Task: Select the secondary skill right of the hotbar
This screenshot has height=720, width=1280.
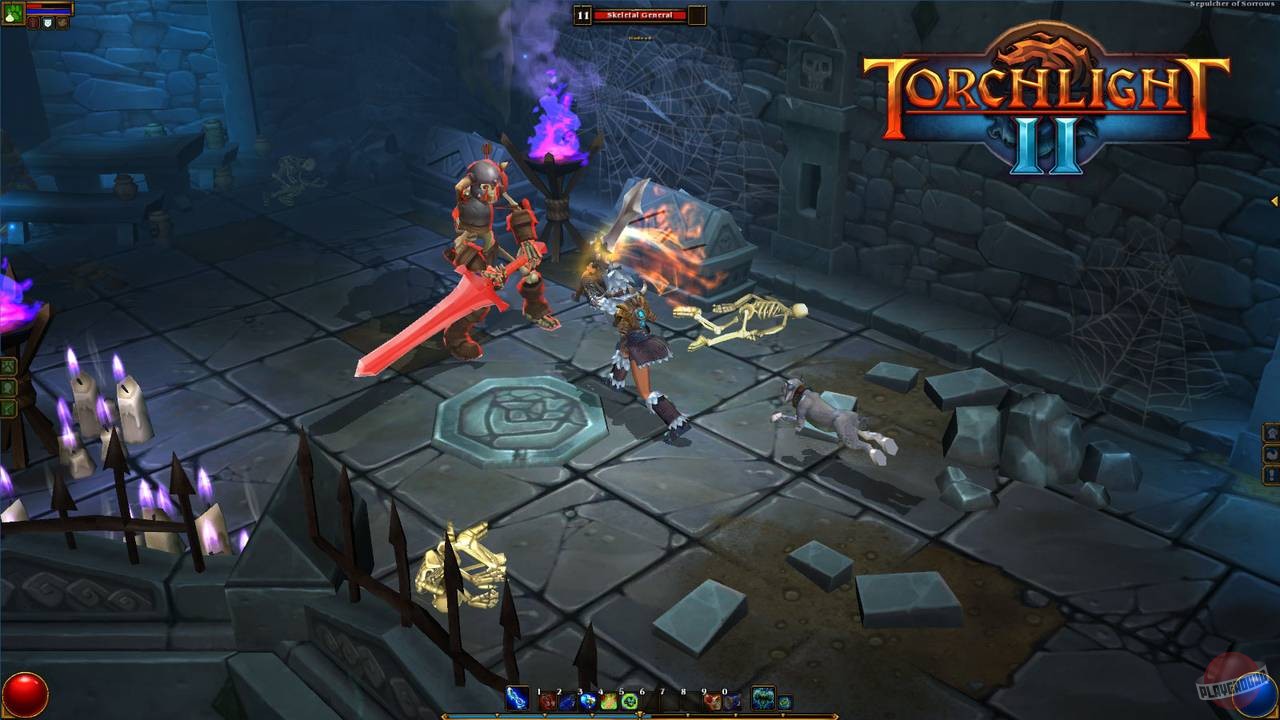Action: (x=762, y=700)
